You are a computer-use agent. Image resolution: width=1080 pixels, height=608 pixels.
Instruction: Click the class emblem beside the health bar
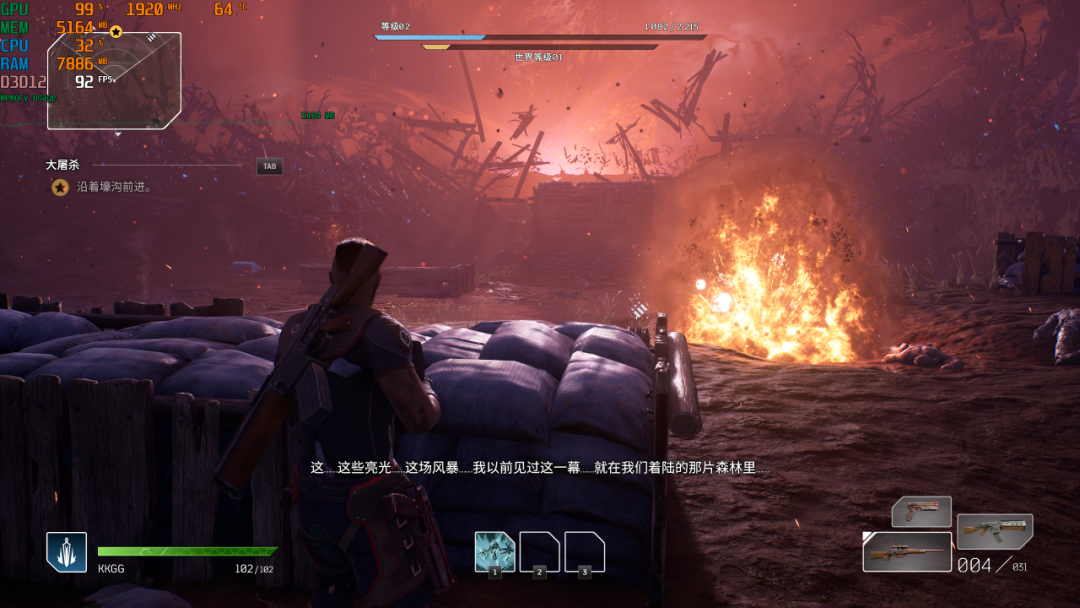click(x=66, y=552)
